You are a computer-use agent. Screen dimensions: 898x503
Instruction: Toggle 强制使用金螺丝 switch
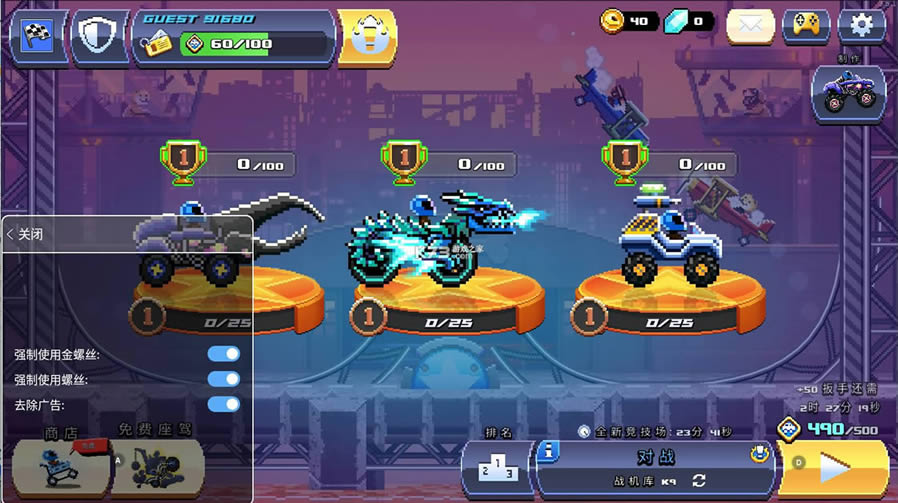pyautogui.click(x=224, y=354)
